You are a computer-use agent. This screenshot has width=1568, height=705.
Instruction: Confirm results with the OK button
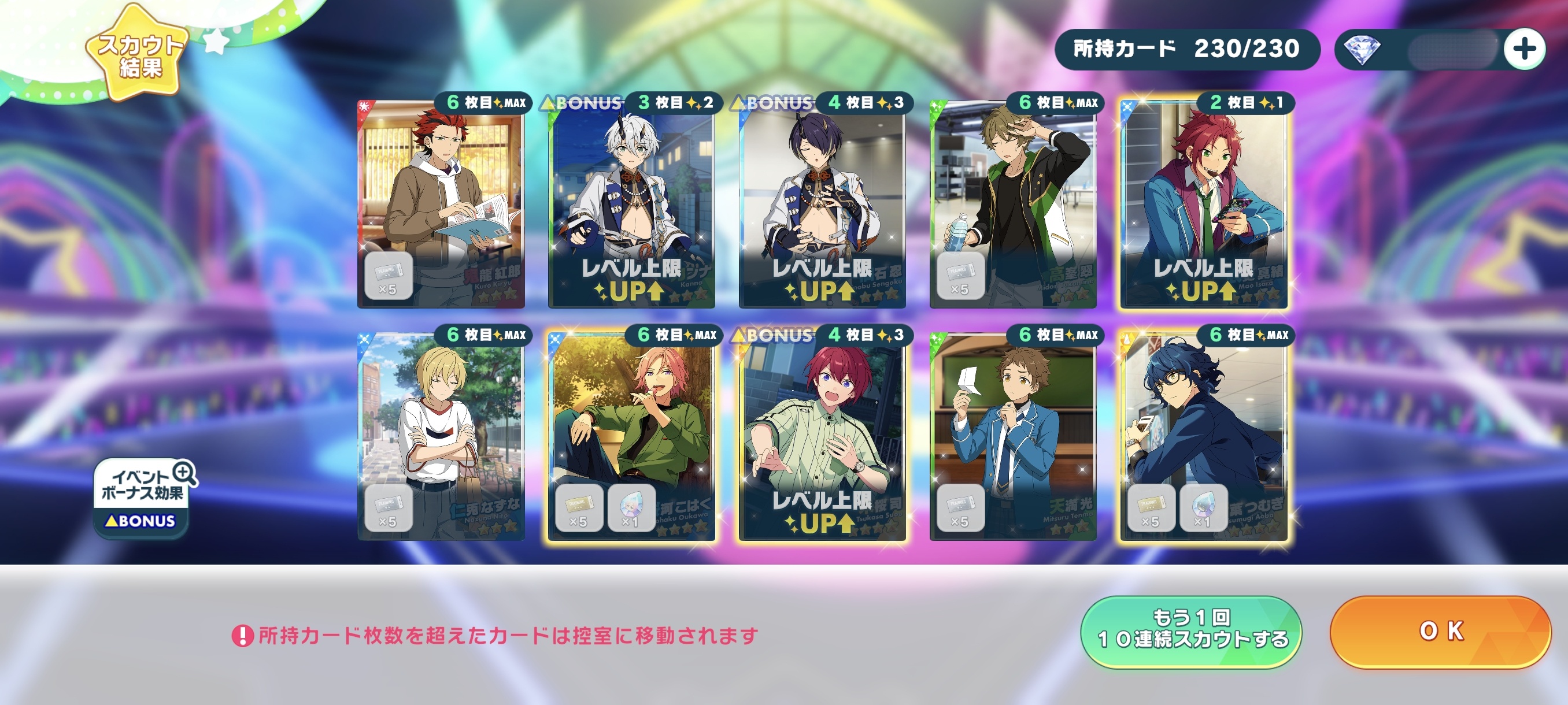(1440, 632)
